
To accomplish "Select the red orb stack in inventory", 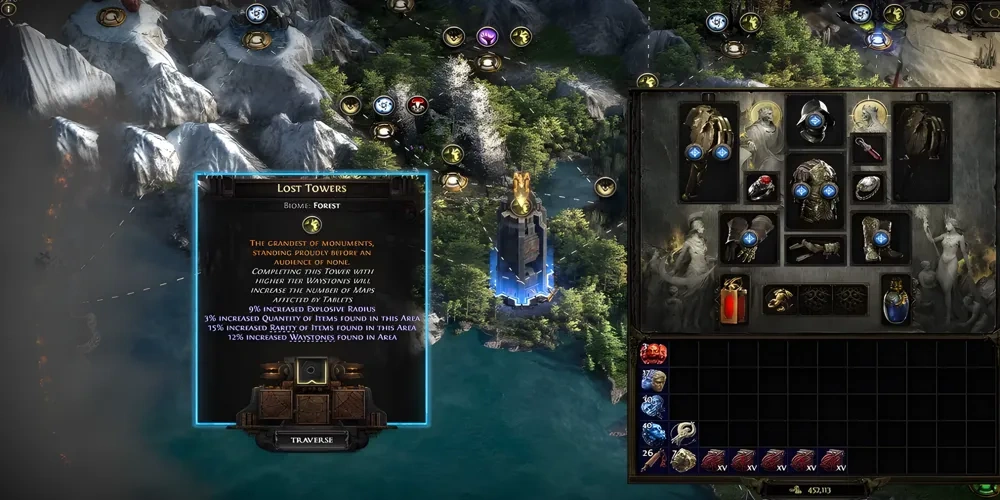I will [x=654, y=353].
